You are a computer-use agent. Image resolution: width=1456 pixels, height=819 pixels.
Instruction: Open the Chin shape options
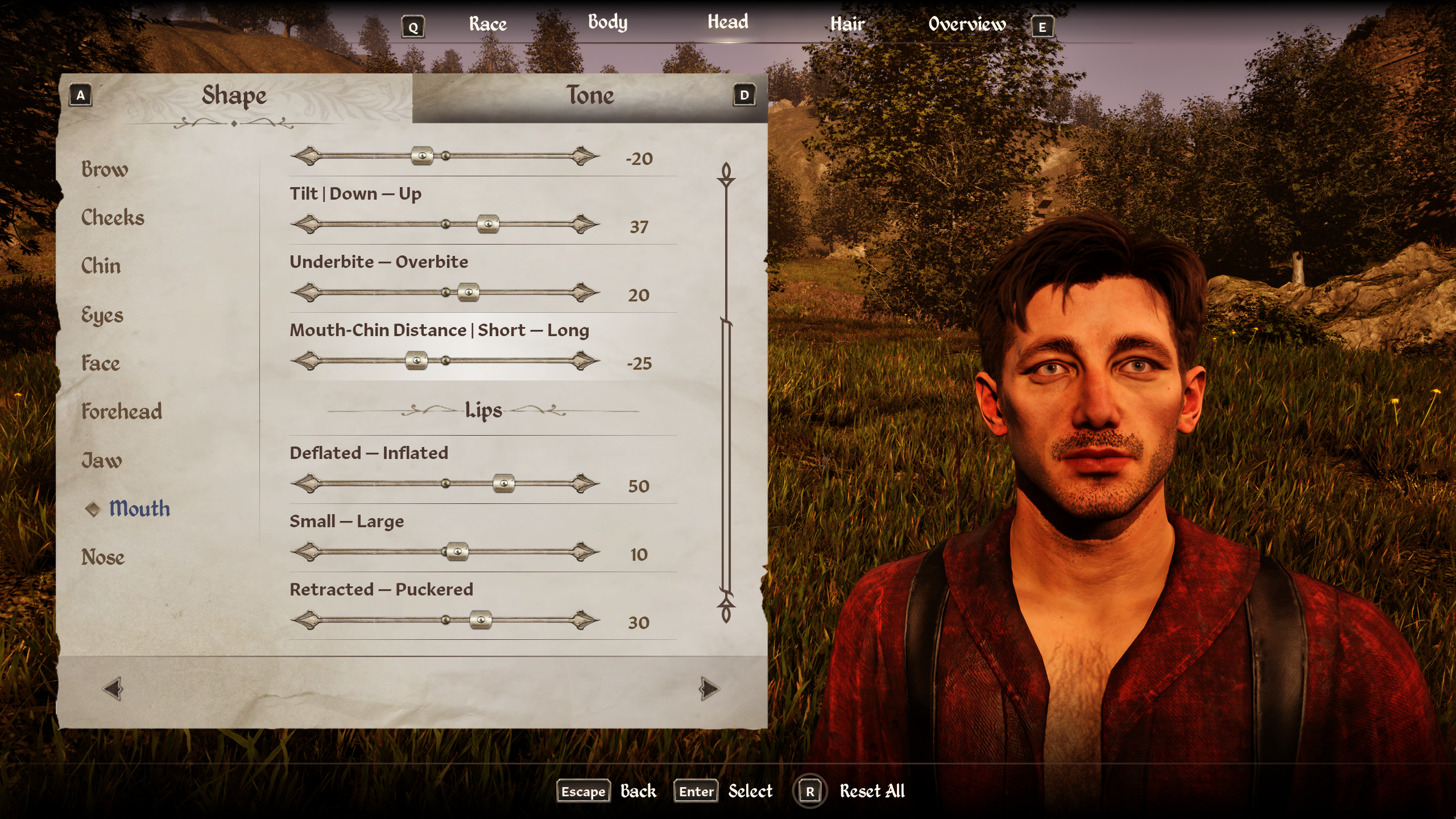(101, 266)
